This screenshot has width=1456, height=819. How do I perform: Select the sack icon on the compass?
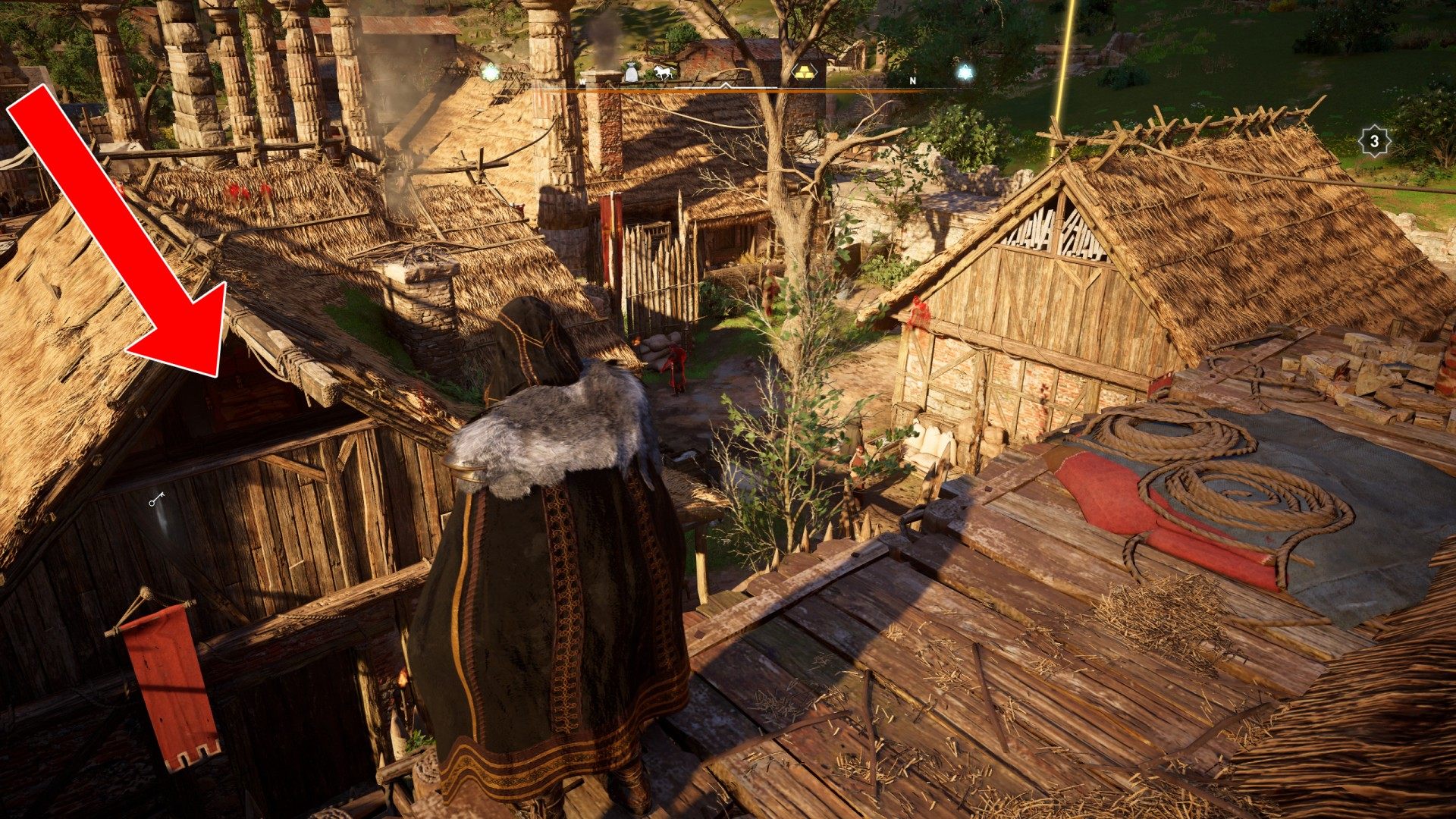coord(631,73)
